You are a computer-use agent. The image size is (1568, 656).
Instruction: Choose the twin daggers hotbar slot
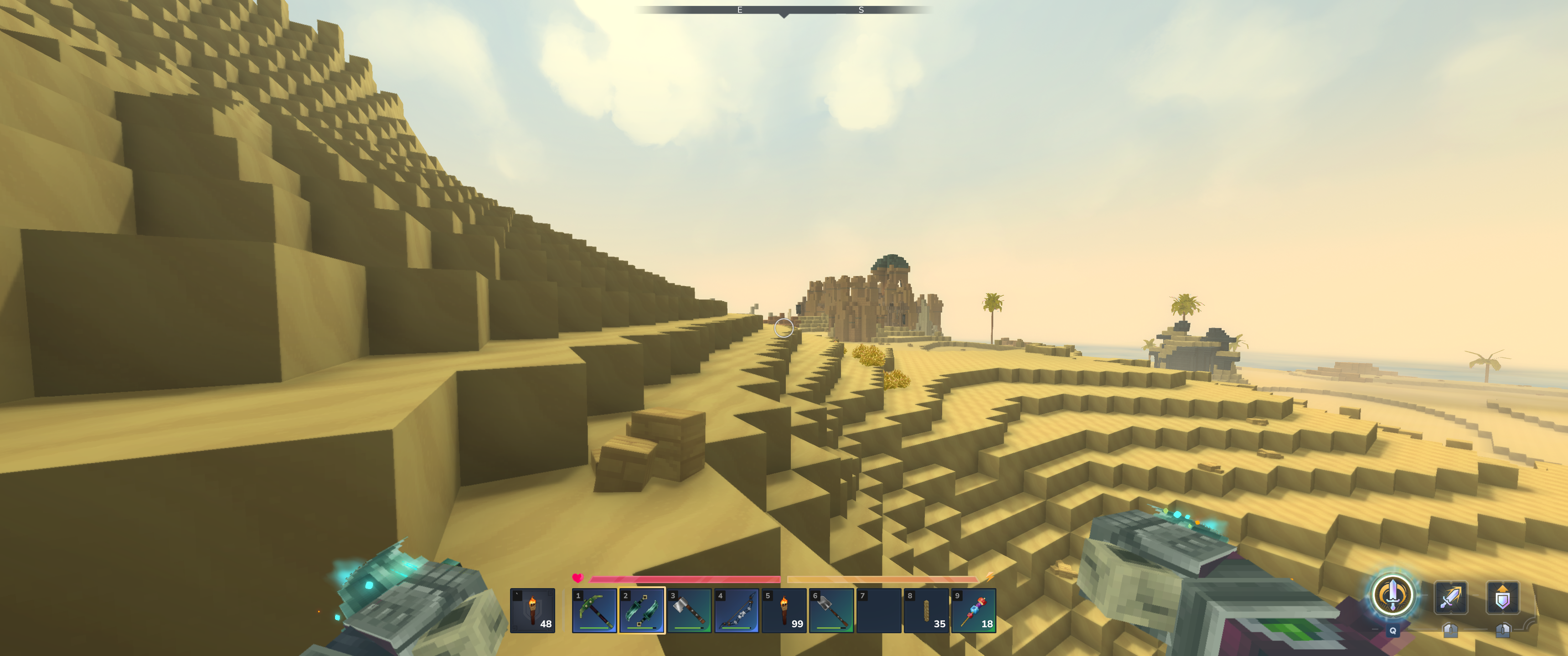[x=642, y=610]
